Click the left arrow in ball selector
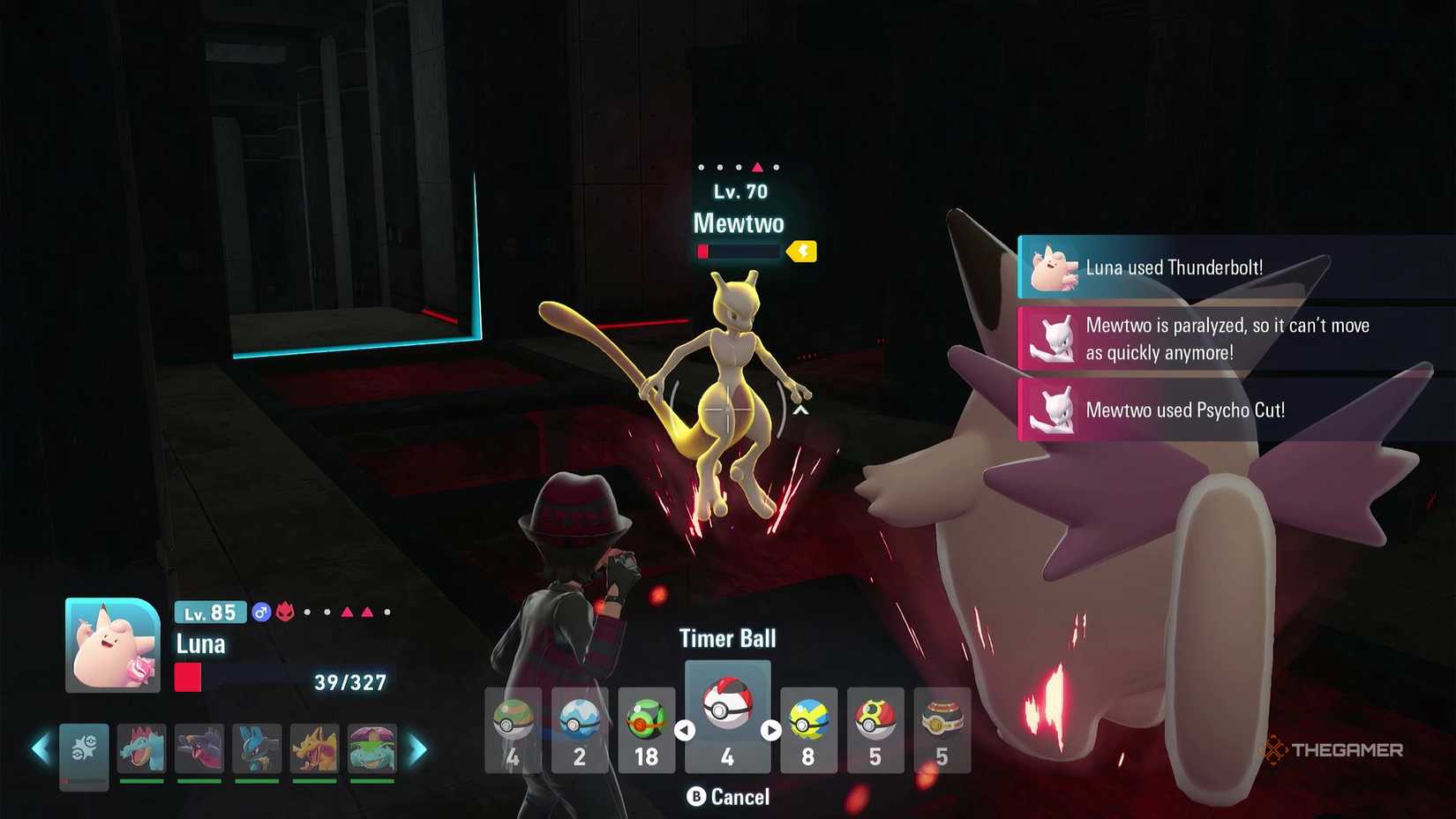The width and height of the screenshot is (1456, 819). pyautogui.click(x=686, y=730)
